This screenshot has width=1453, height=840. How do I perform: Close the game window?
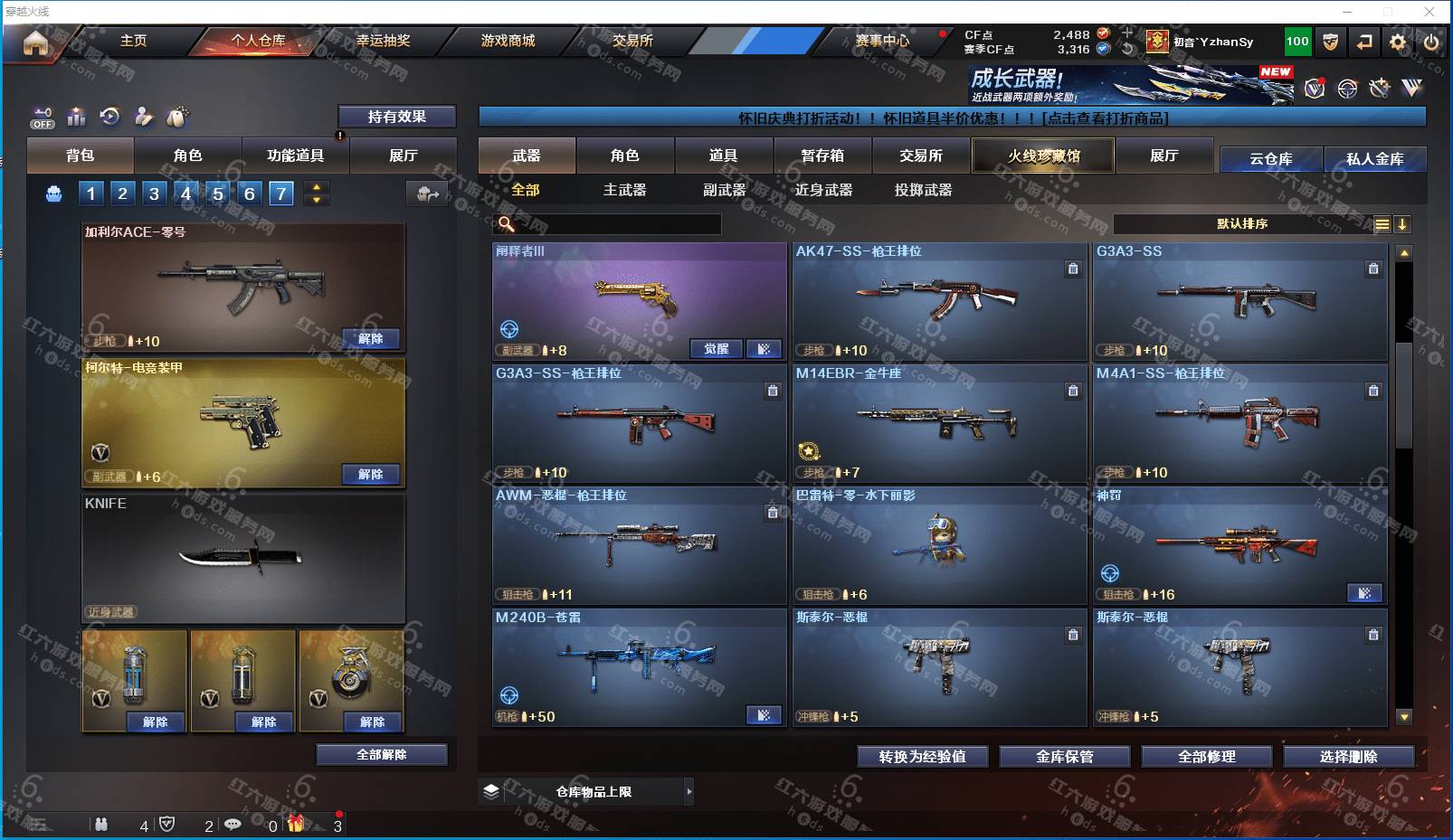coord(1429,12)
